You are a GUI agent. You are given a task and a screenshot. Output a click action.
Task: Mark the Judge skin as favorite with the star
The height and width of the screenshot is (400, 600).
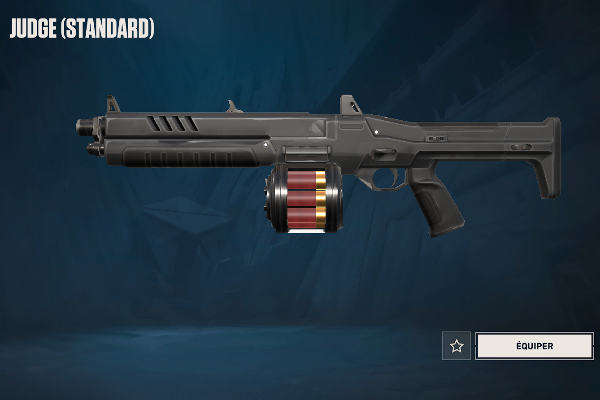coord(457,346)
